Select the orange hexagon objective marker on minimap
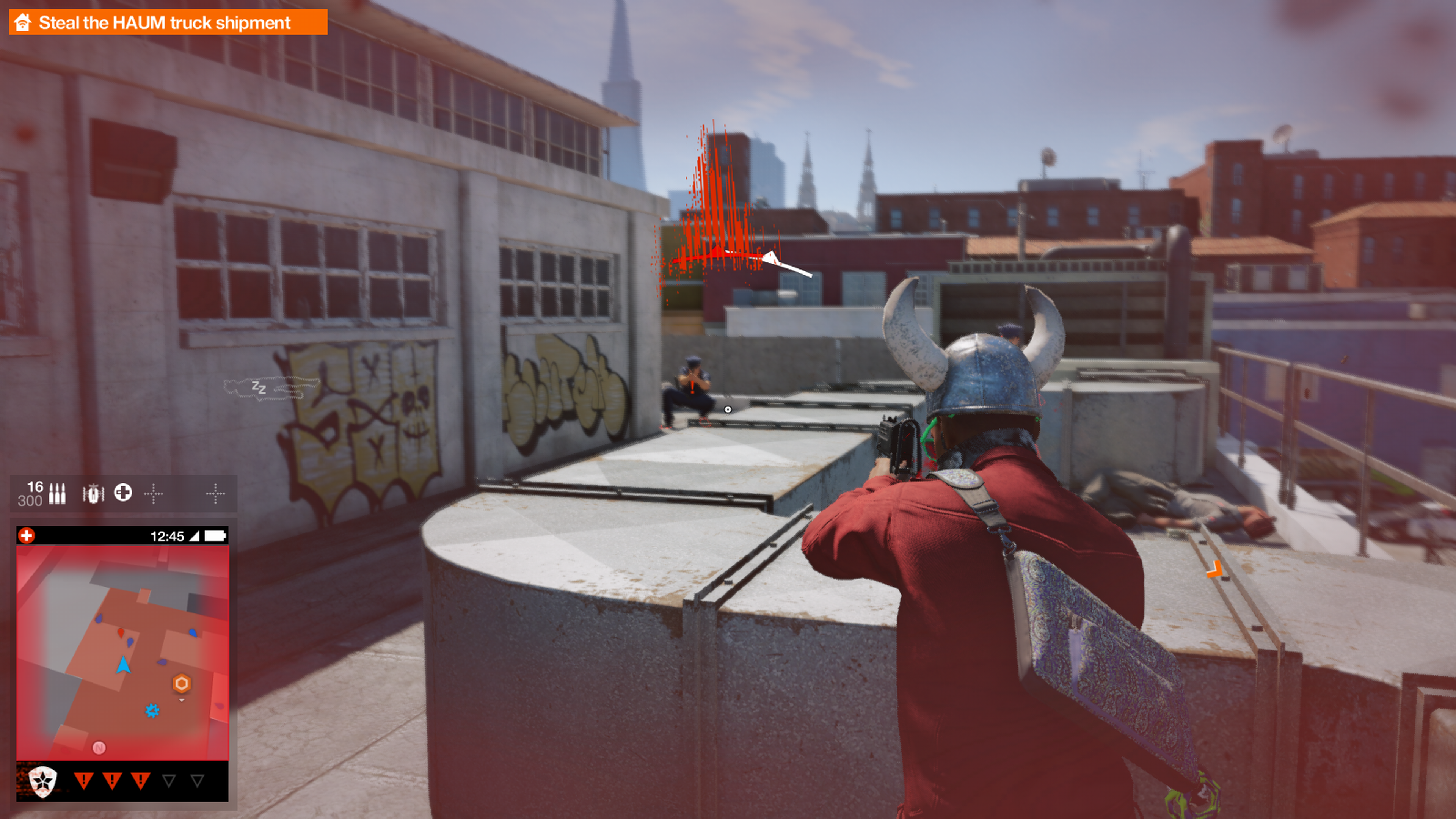Screen dimensions: 1456x819 [x=182, y=684]
